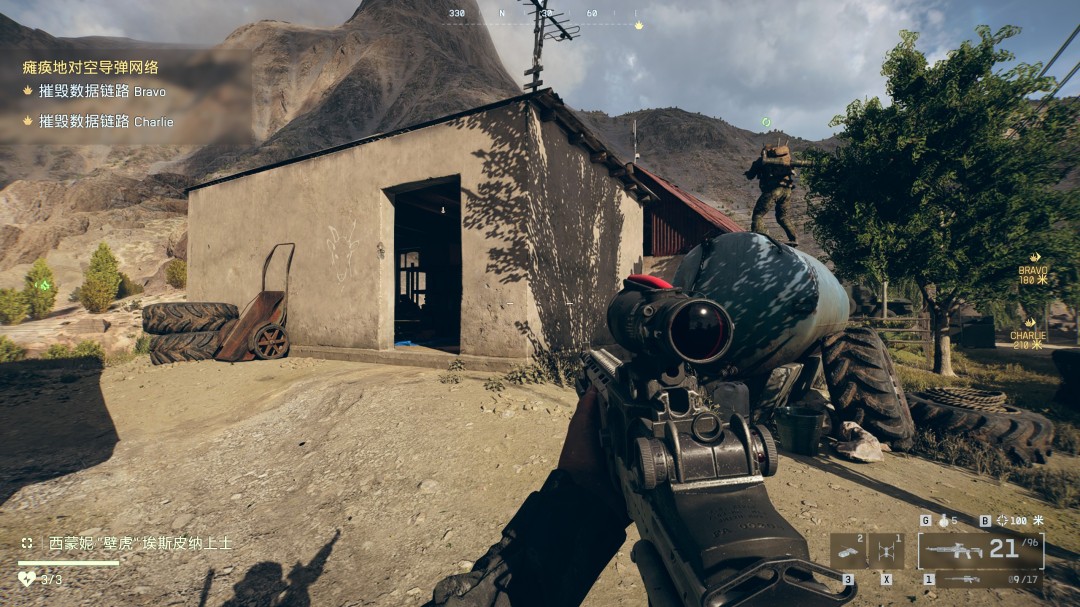Click the squad icon beside the character name
The width and height of the screenshot is (1080, 607).
(x=27, y=543)
